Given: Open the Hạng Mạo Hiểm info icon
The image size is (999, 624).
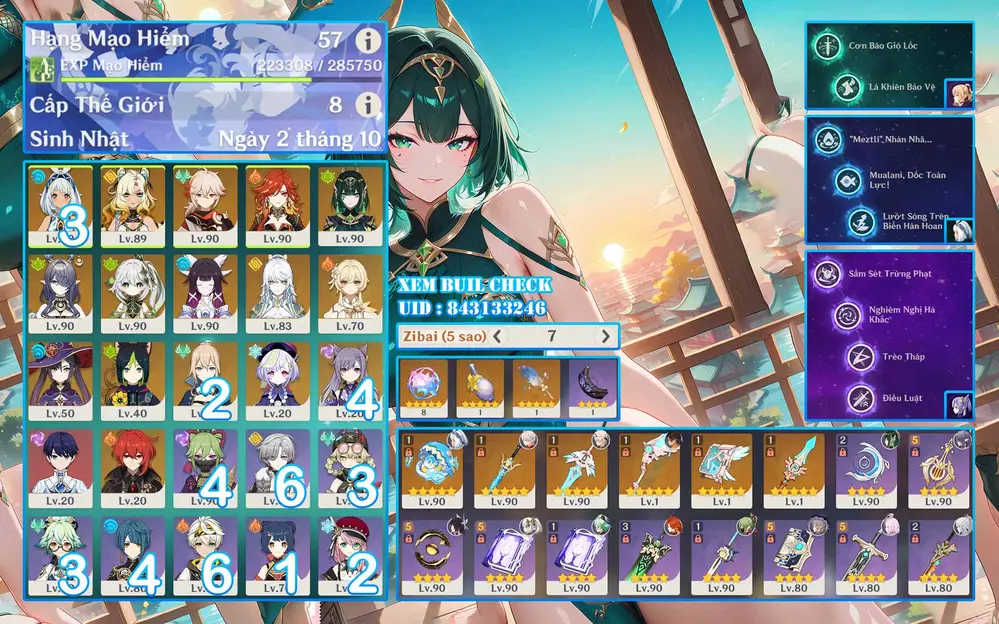Looking at the screenshot, I should click(369, 41).
